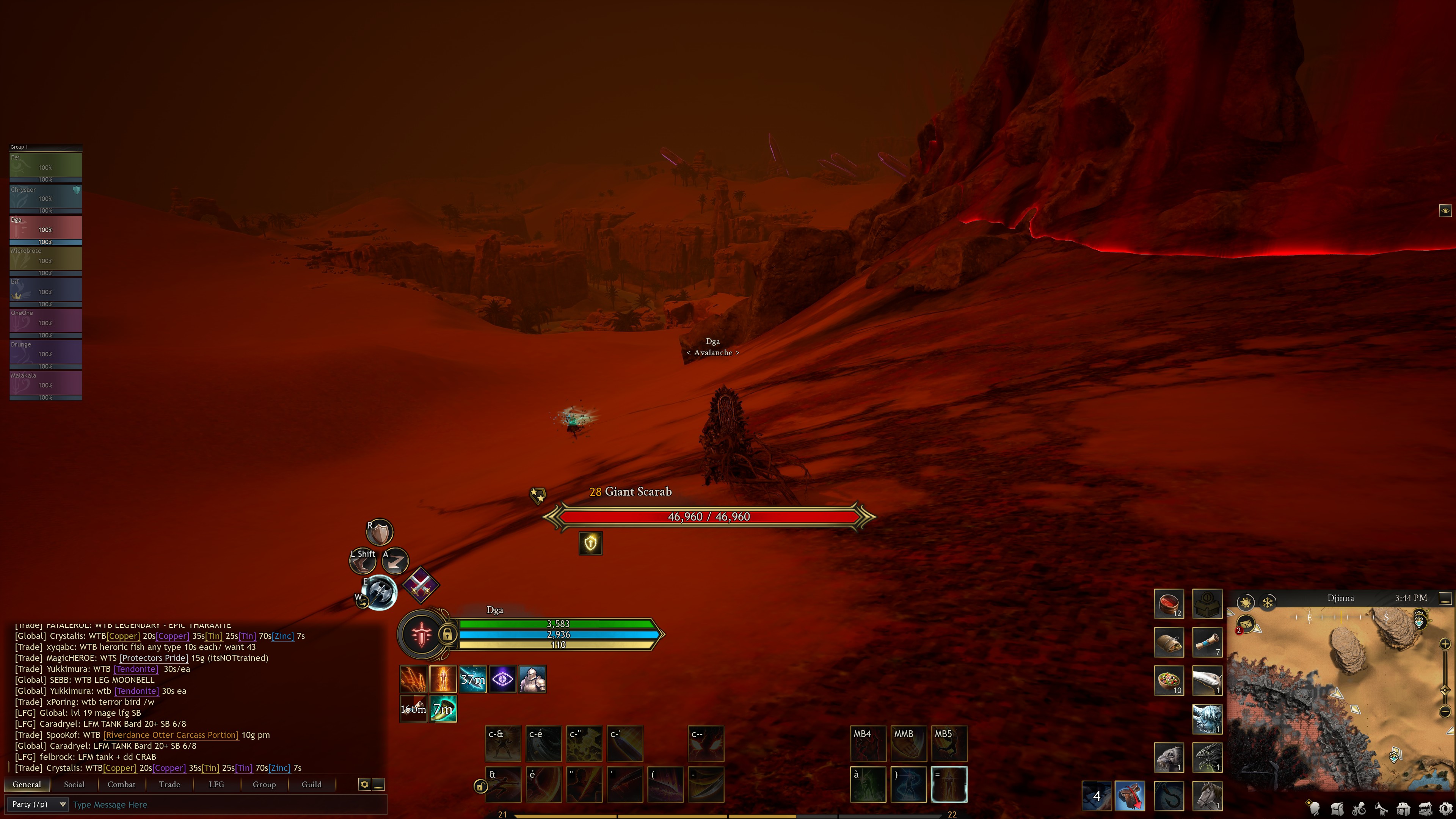The width and height of the screenshot is (1456, 819).
Task: Show the Guild chat tab
Action: [x=311, y=784]
